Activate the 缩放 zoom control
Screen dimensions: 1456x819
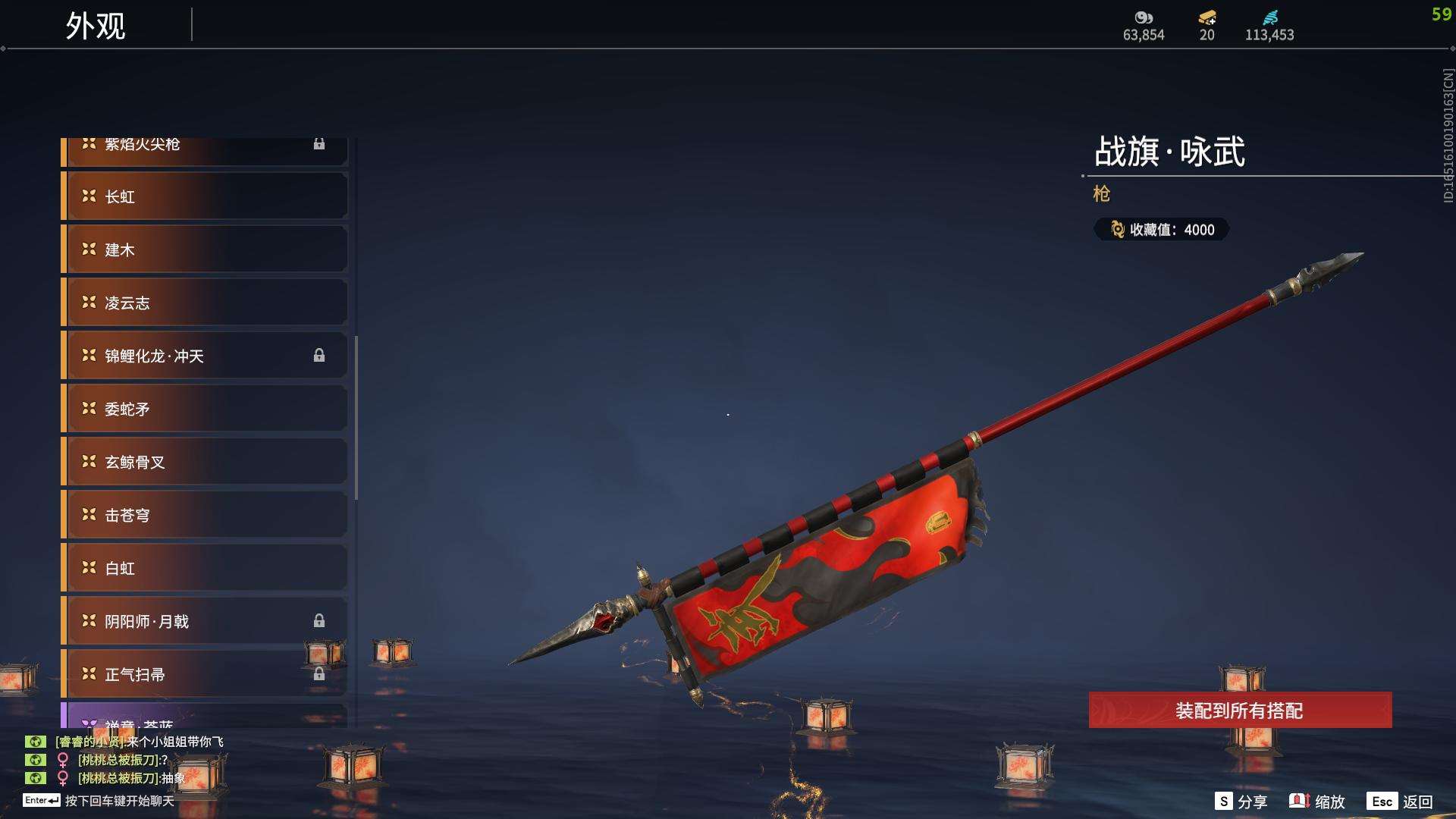pos(1317,802)
